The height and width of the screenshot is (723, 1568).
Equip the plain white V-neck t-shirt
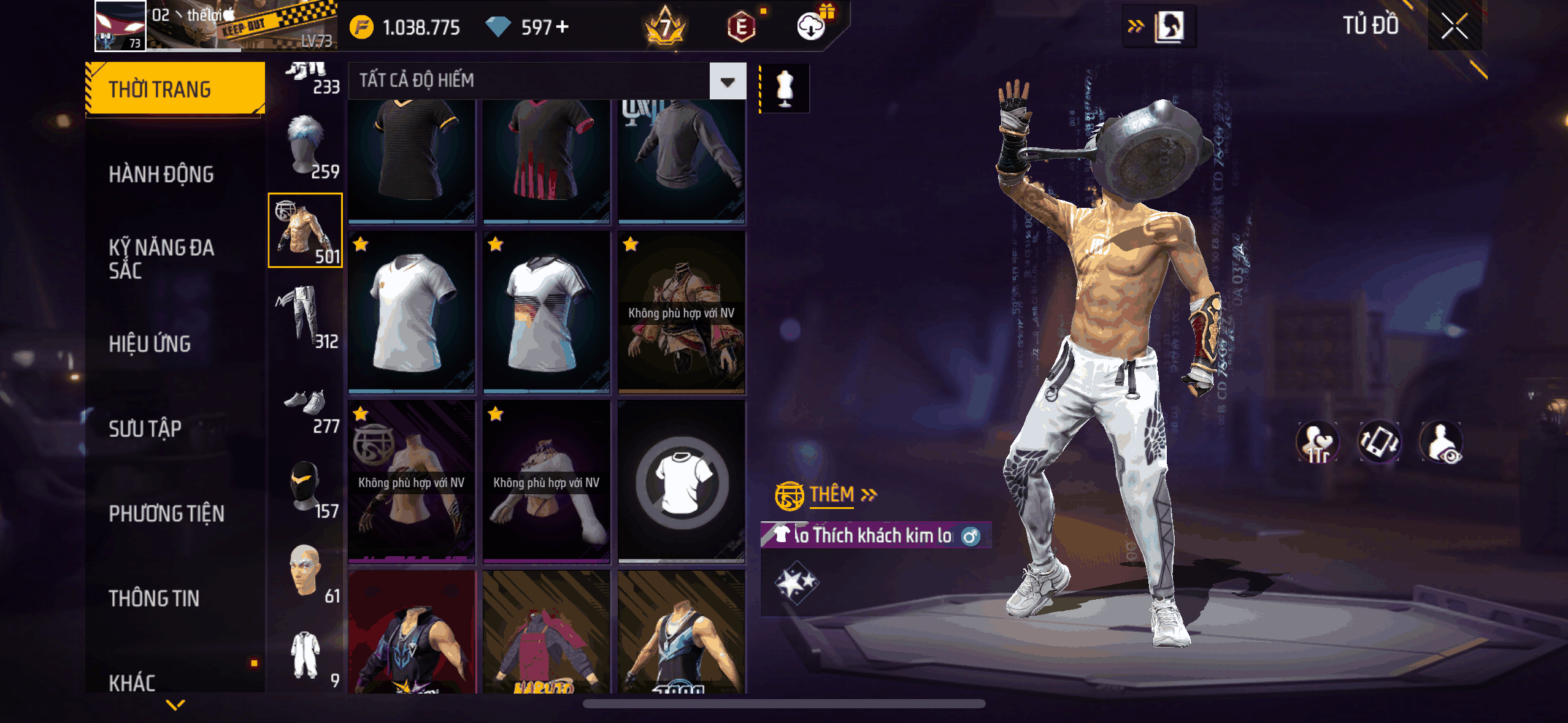click(x=411, y=312)
